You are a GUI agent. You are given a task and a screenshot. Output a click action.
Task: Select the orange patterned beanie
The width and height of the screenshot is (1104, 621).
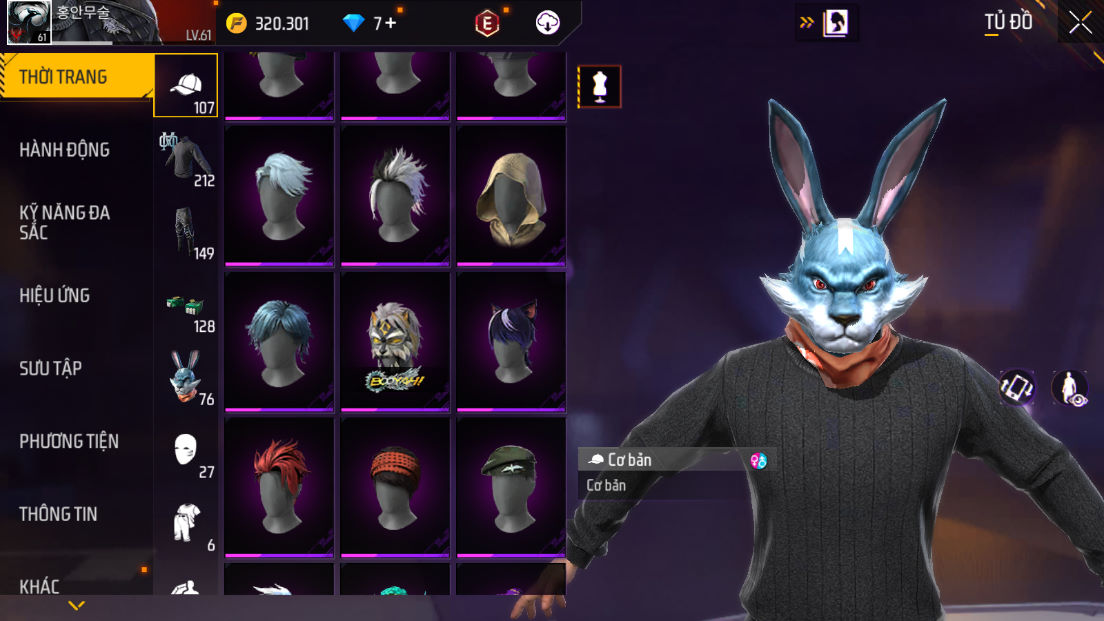395,487
